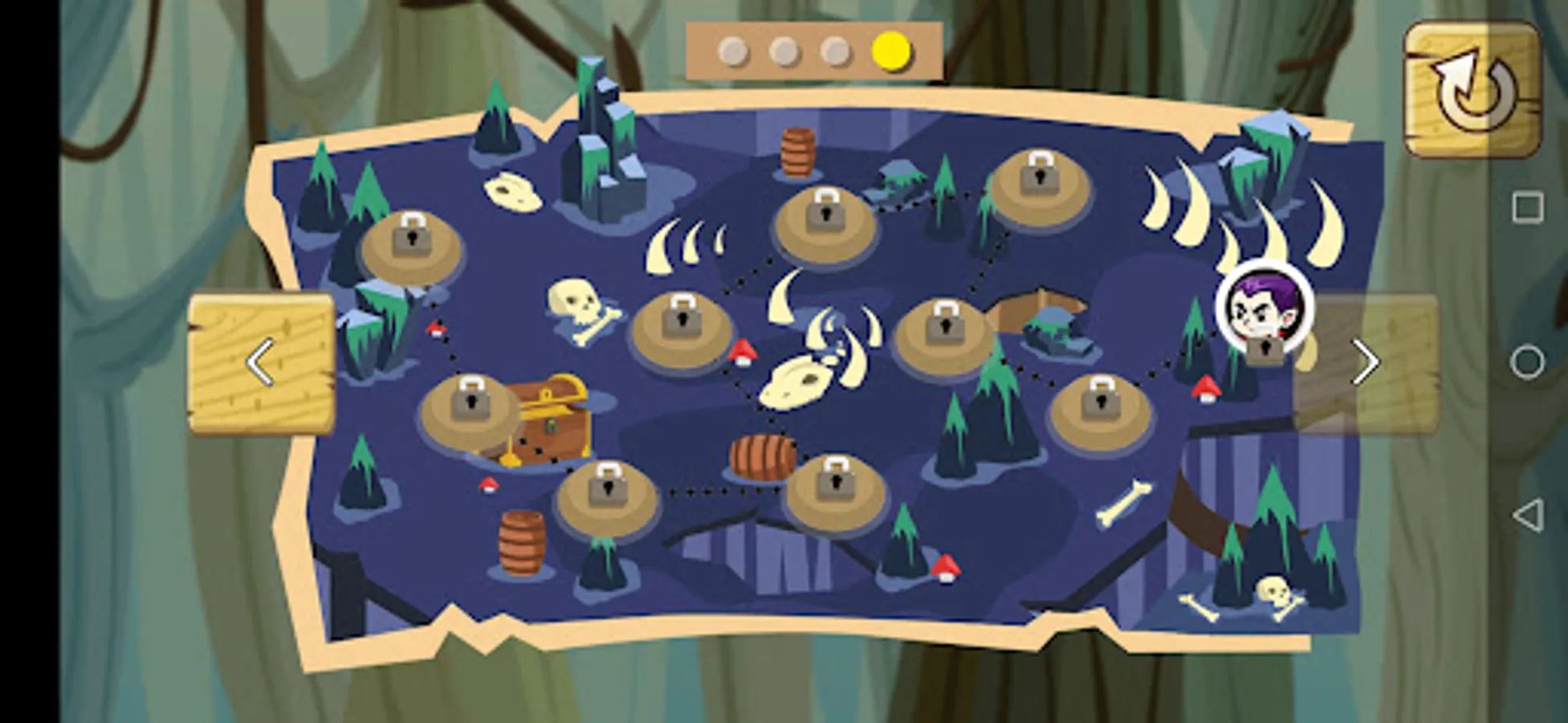This screenshot has height=723, width=1568.
Task: Go to the previous map with the left arrow
Action: click(261, 363)
